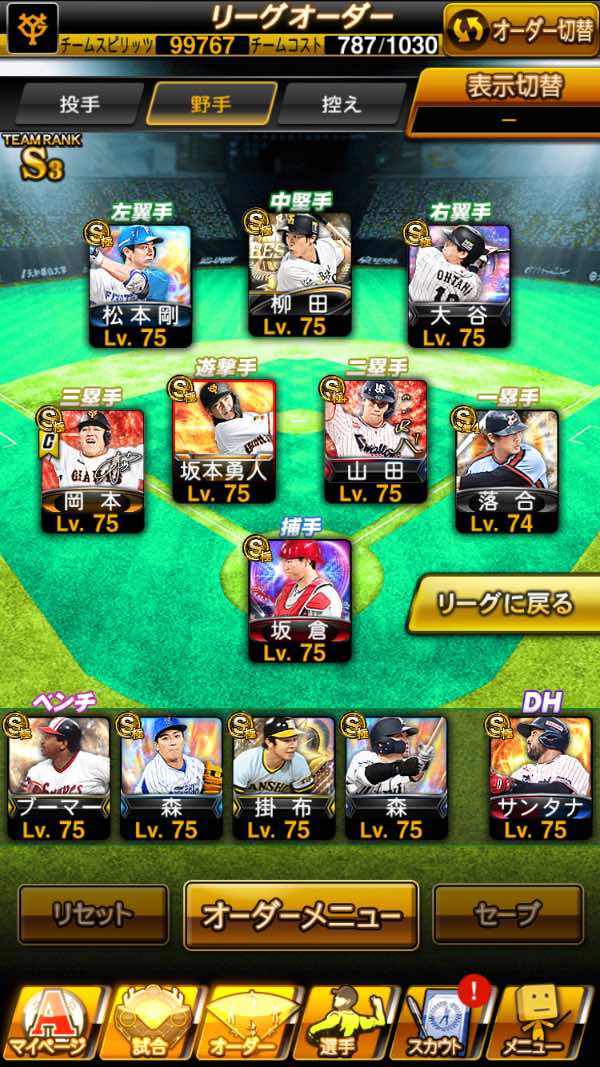Select the 野手 fielders tab
The height and width of the screenshot is (1067, 600).
(211, 104)
